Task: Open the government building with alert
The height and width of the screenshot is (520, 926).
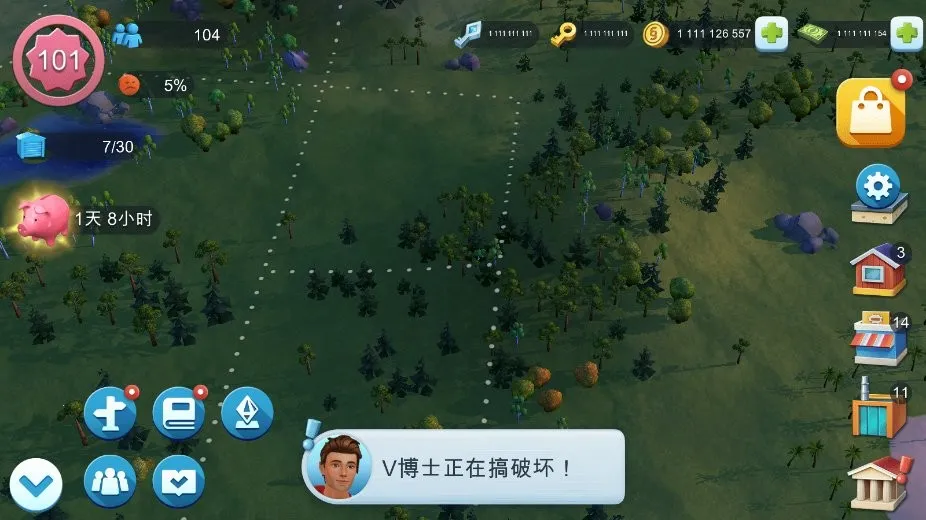Action: (877, 484)
